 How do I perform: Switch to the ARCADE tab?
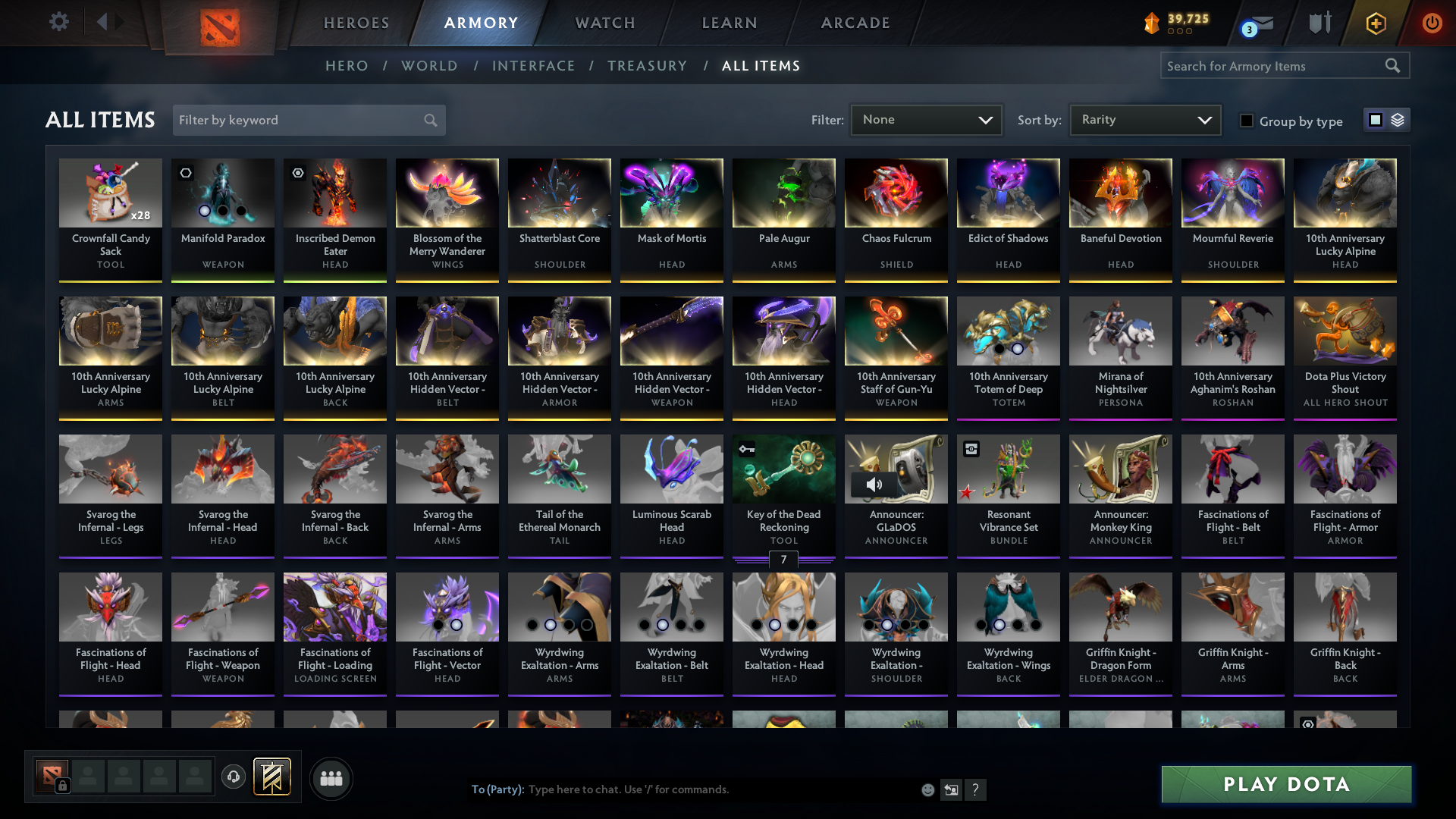pos(855,23)
